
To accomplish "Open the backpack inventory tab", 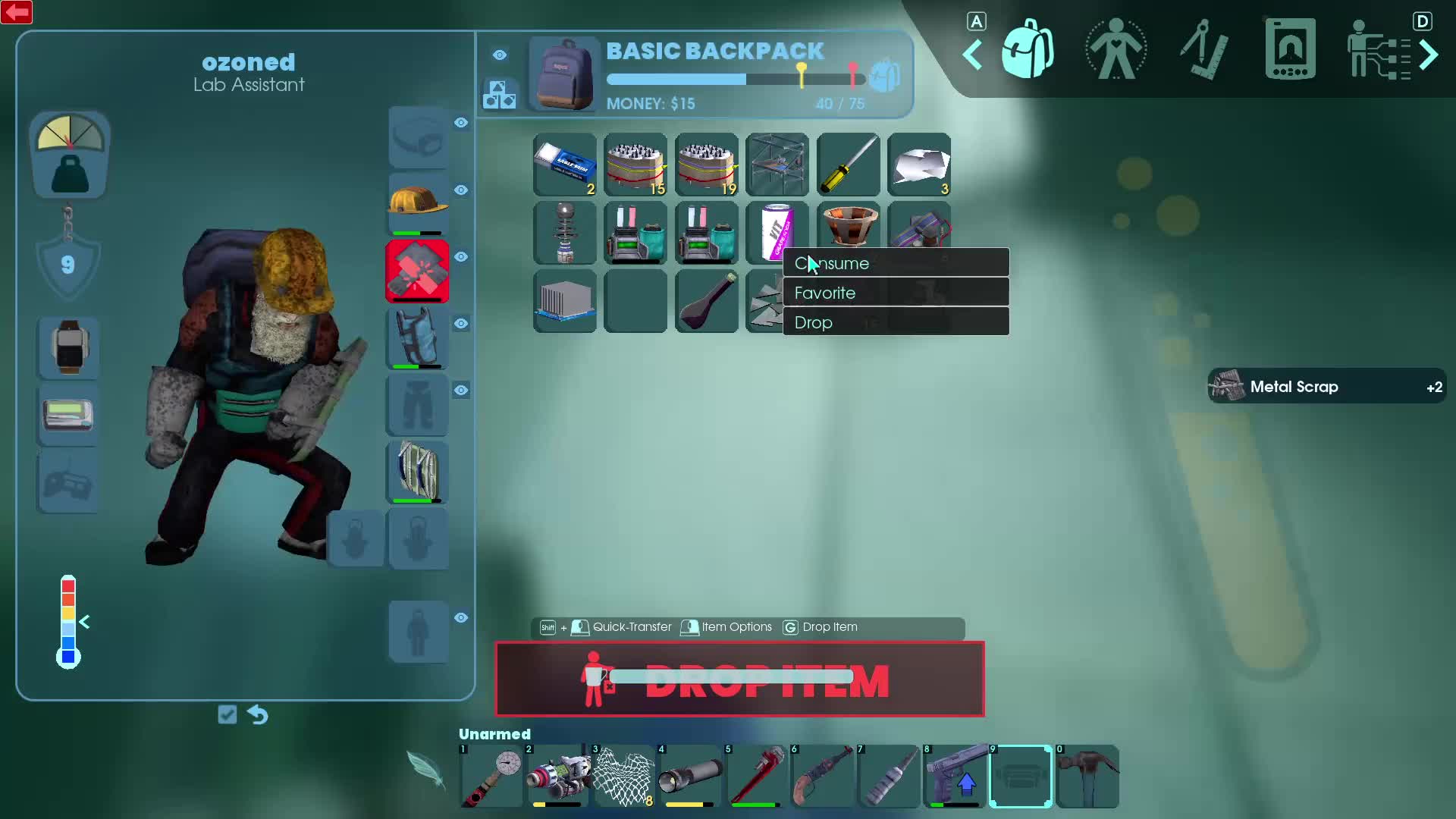I will [x=1028, y=50].
